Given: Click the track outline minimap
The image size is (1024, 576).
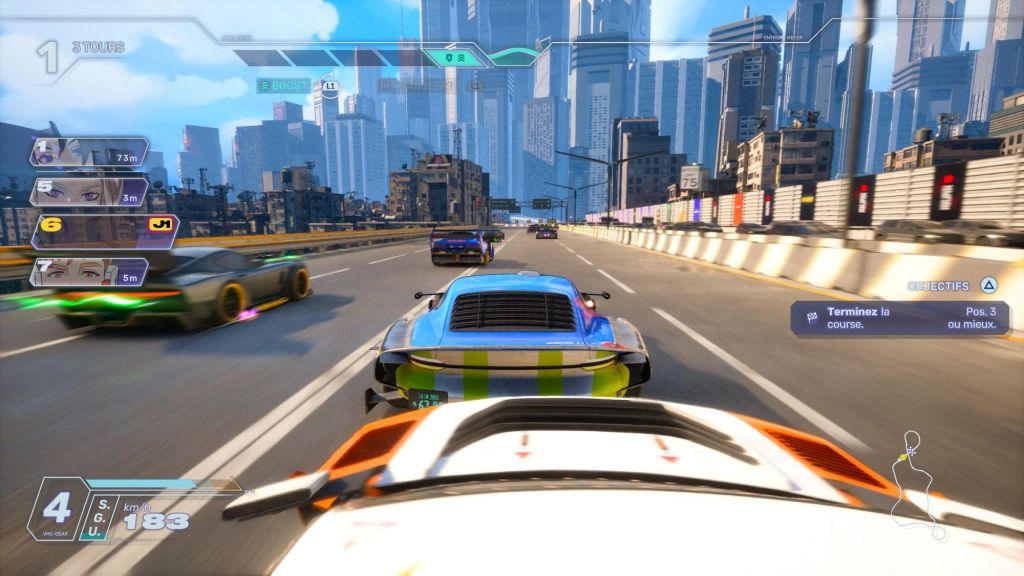Looking at the screenshot, I should pyautogui.click(x=915, y=484).
